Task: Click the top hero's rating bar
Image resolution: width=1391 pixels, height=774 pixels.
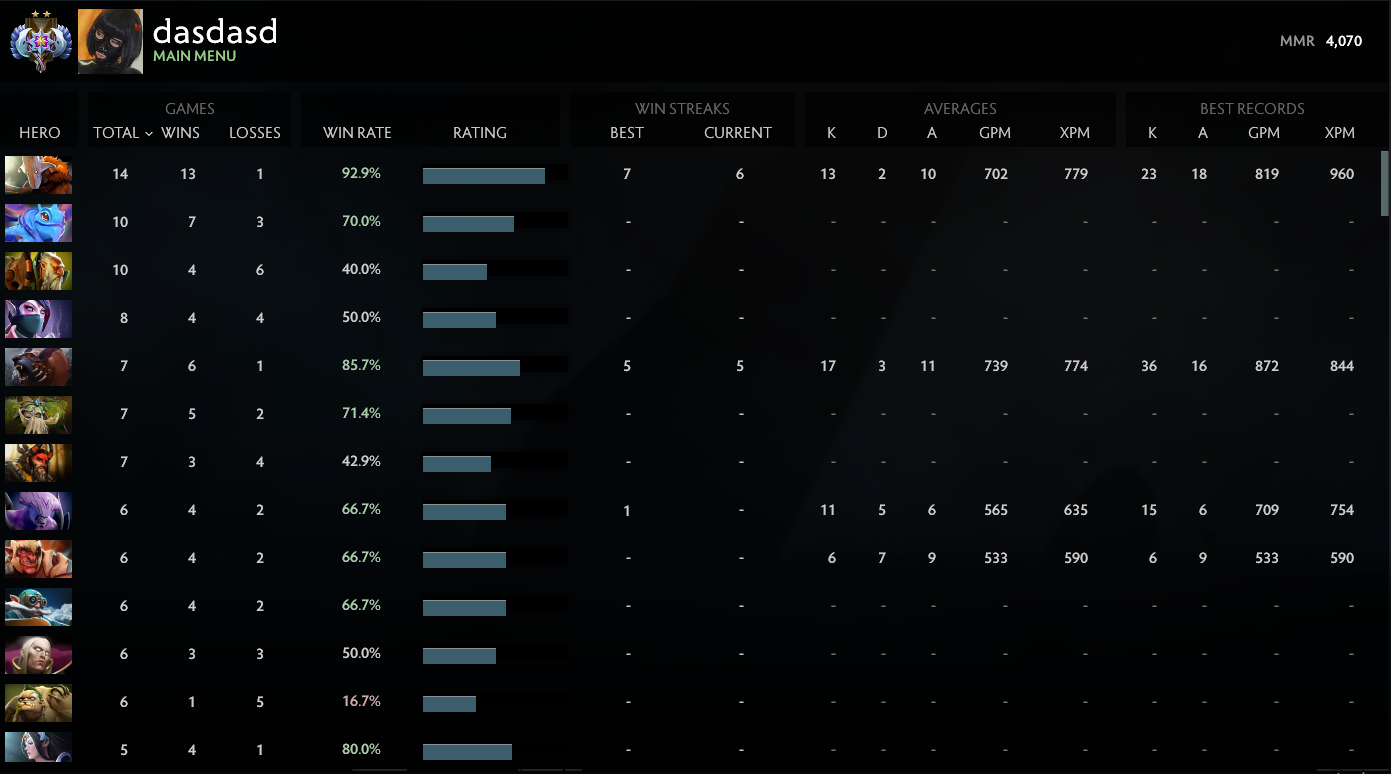Action: coord(484,174)
